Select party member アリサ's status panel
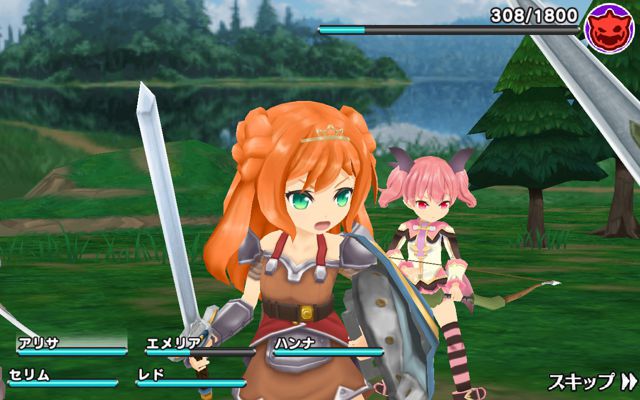 [70, 345]
